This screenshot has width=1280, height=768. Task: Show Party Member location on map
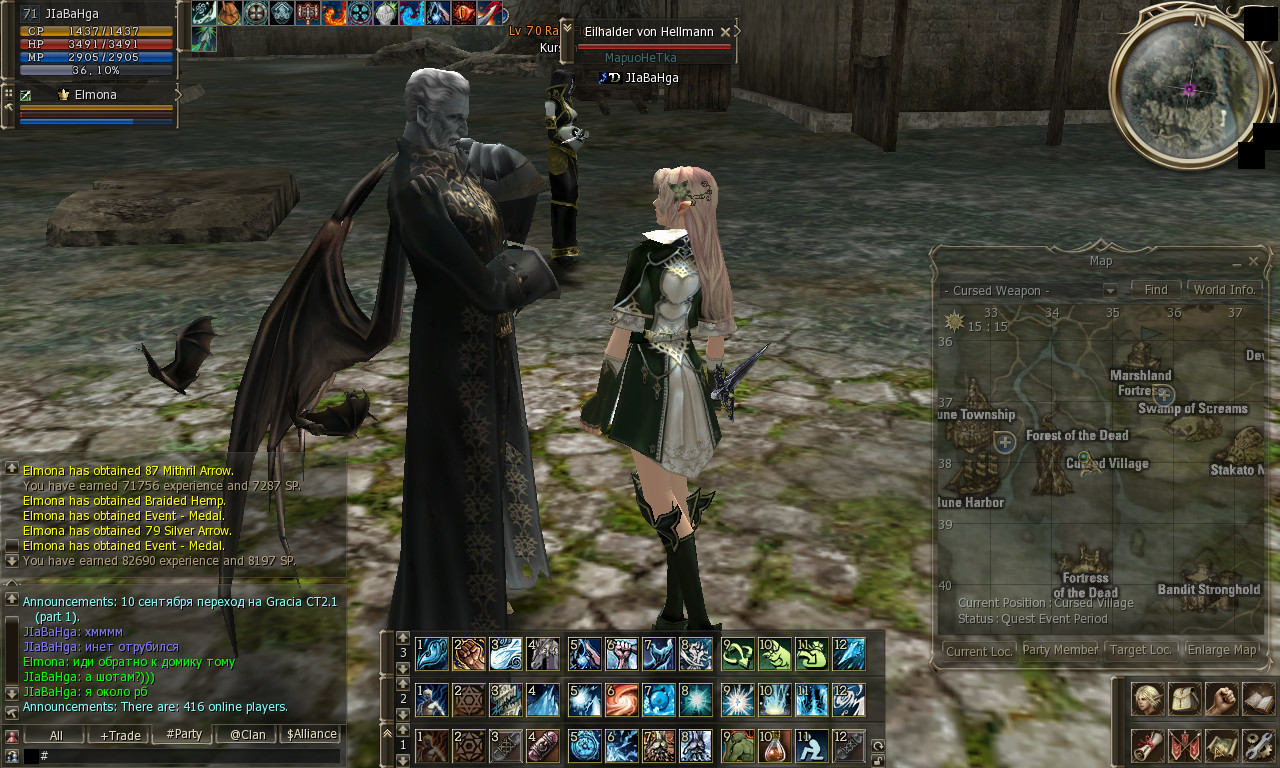(1060, 650)
